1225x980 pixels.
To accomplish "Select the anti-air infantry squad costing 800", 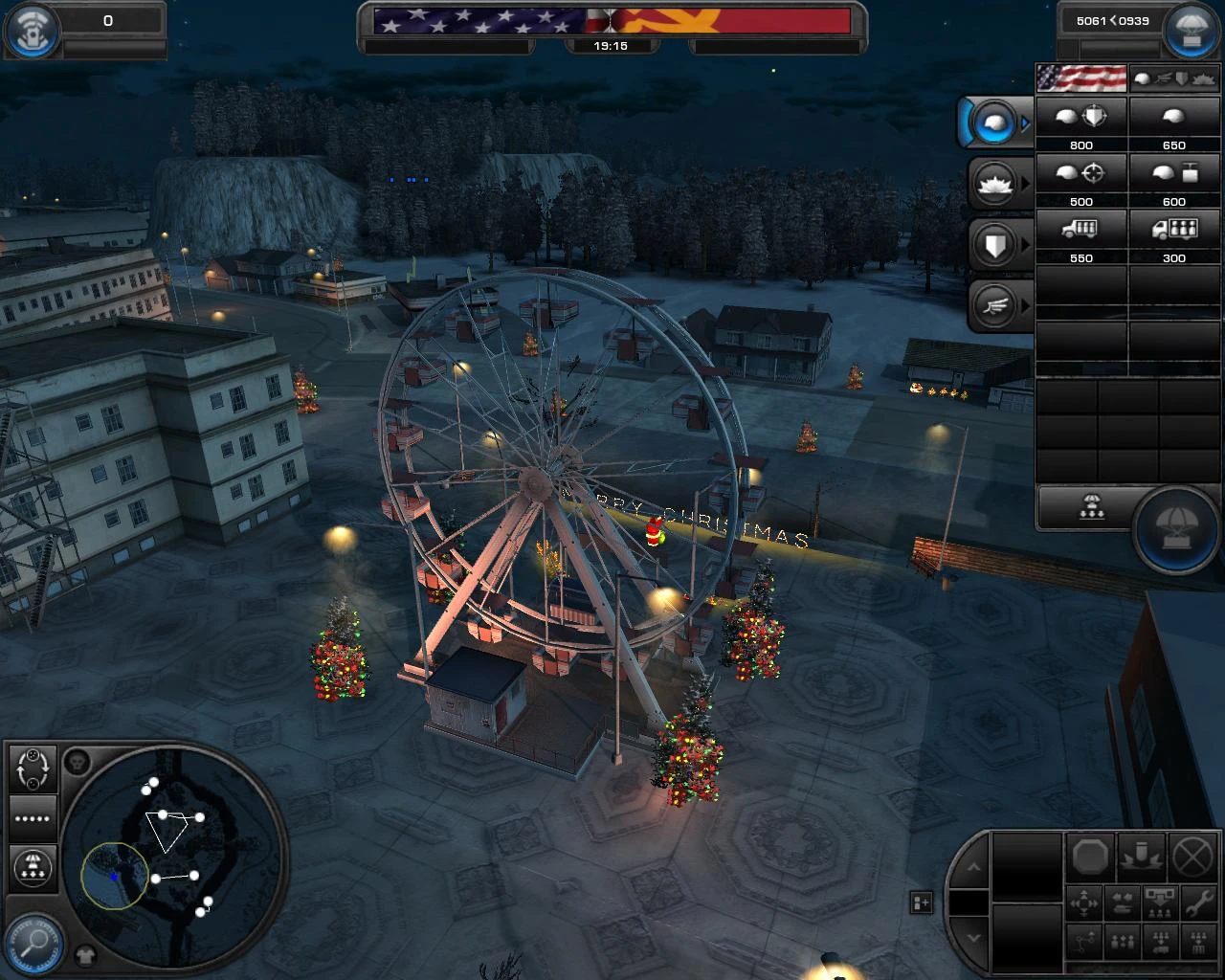I will [x=1080, y=116].
